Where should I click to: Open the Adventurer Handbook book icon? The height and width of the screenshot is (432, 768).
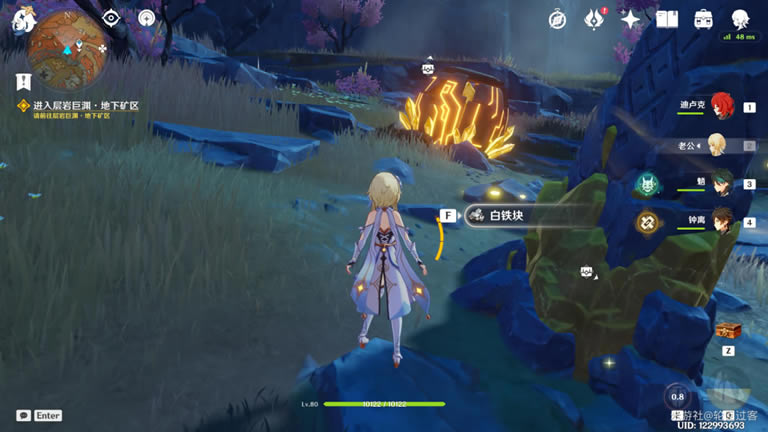(x=667, y=19)
